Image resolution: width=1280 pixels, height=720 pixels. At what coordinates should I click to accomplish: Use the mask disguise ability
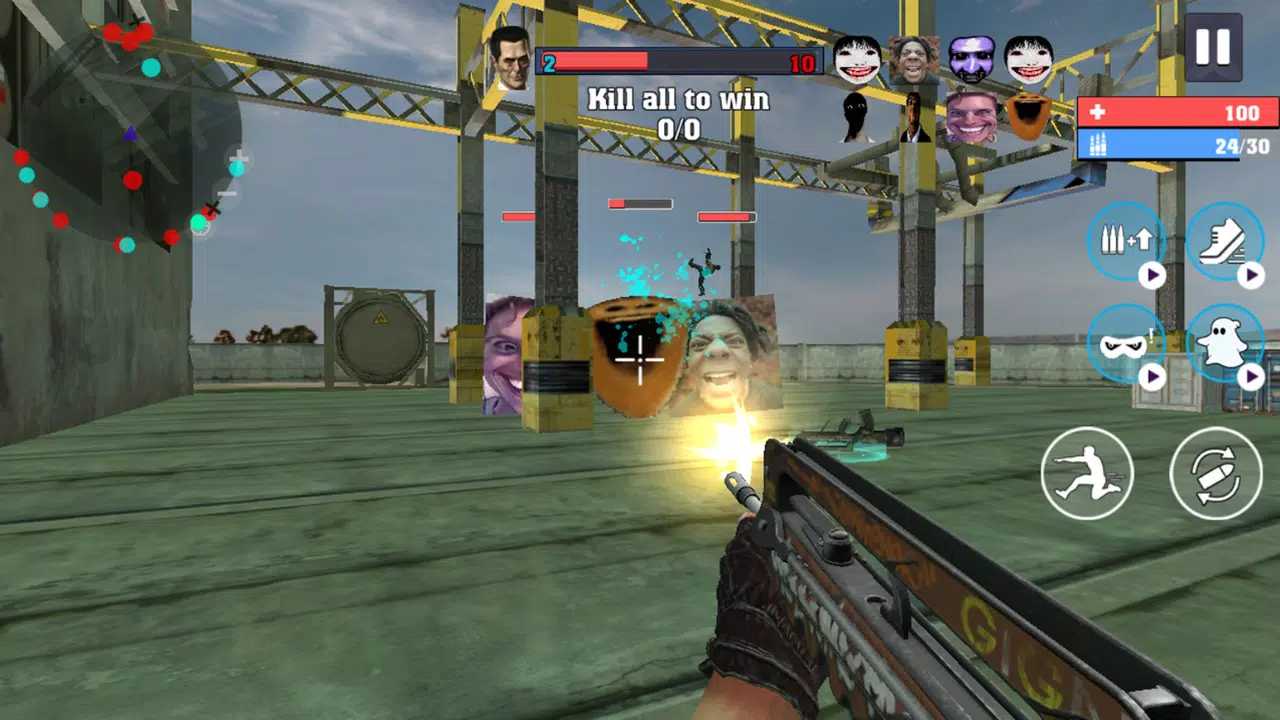[1126, 344]
